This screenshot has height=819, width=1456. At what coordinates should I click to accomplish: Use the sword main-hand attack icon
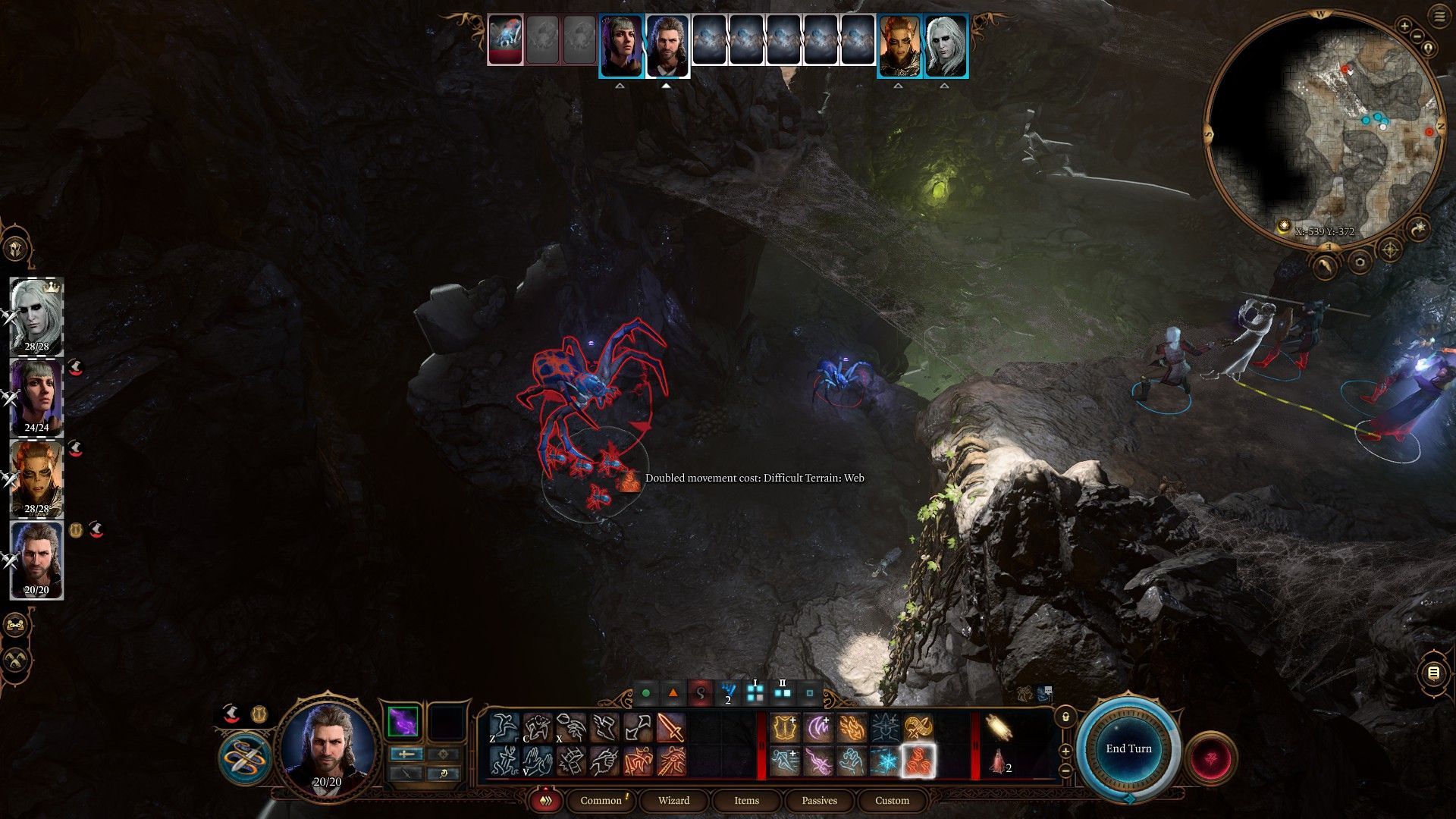[x=671, y=728]
